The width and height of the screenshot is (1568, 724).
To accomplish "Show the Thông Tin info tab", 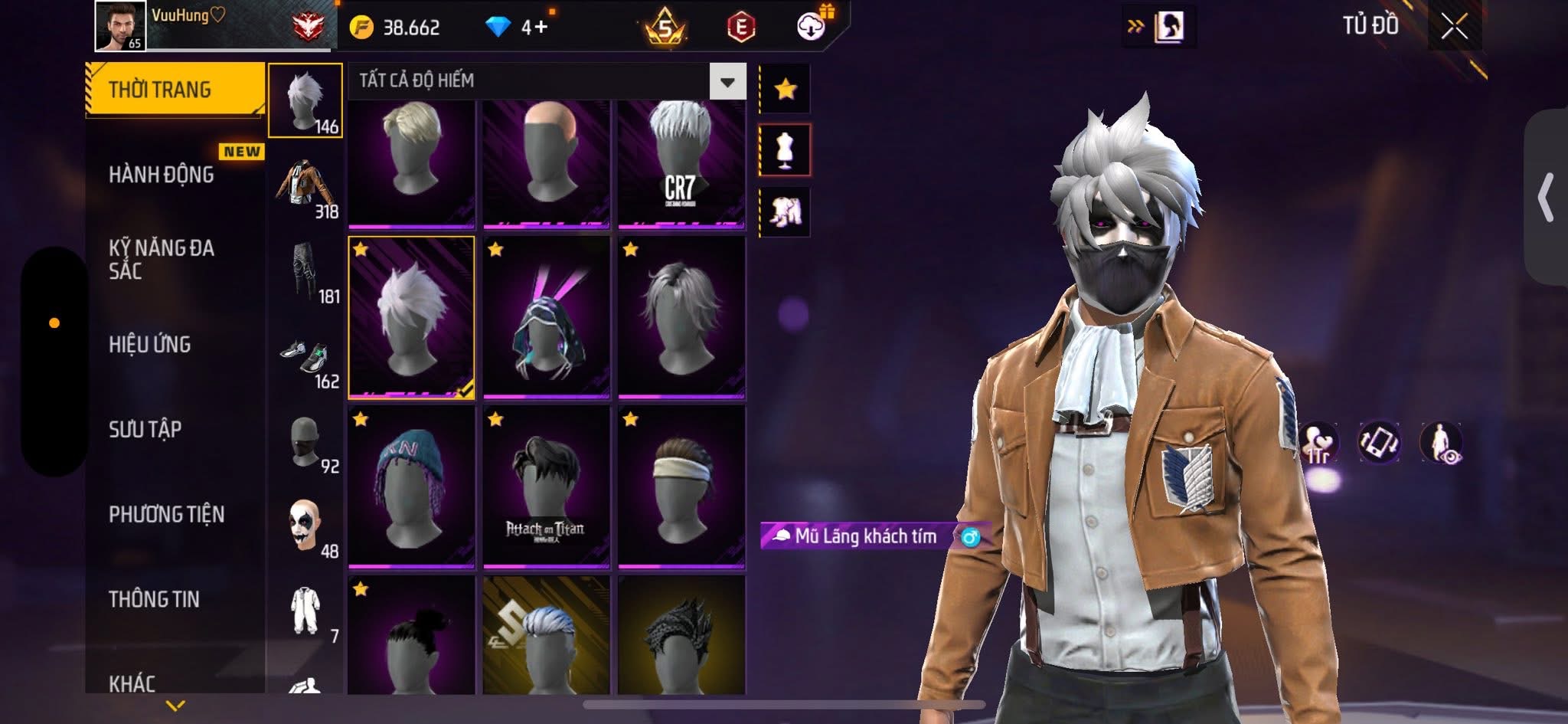I will pos(154,599).
